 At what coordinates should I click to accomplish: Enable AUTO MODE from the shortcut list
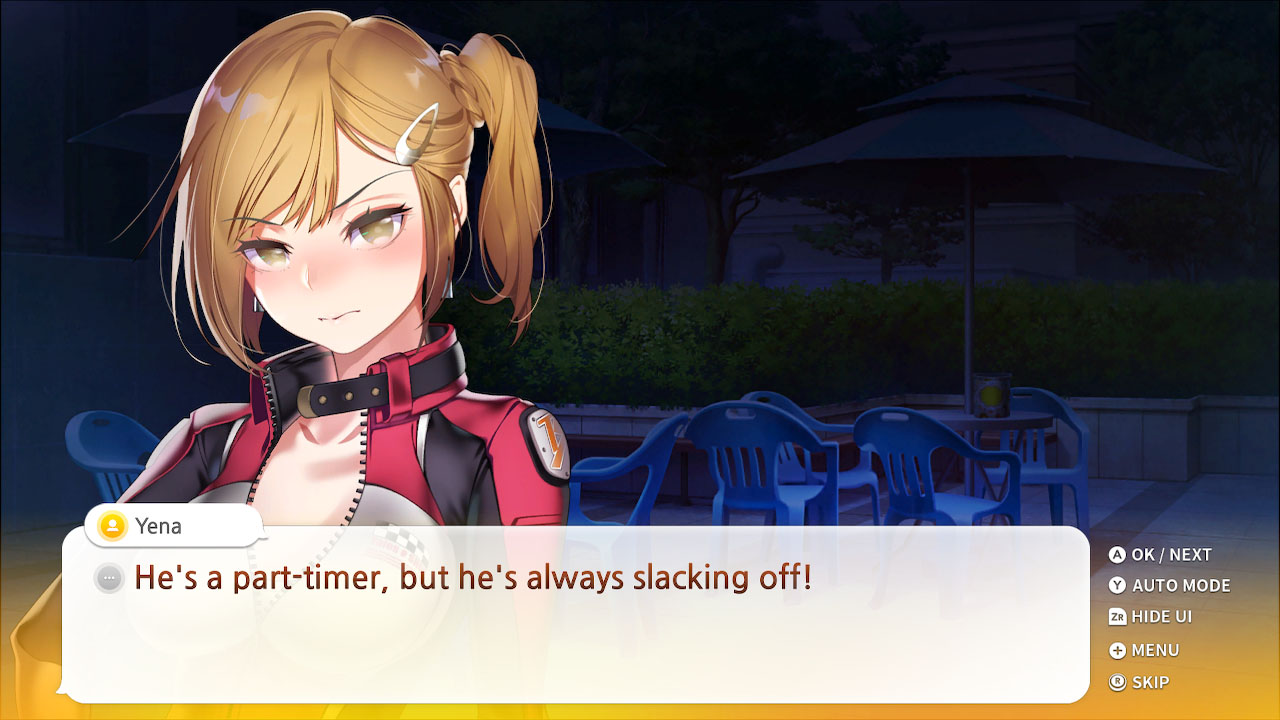coord(1180,586)
